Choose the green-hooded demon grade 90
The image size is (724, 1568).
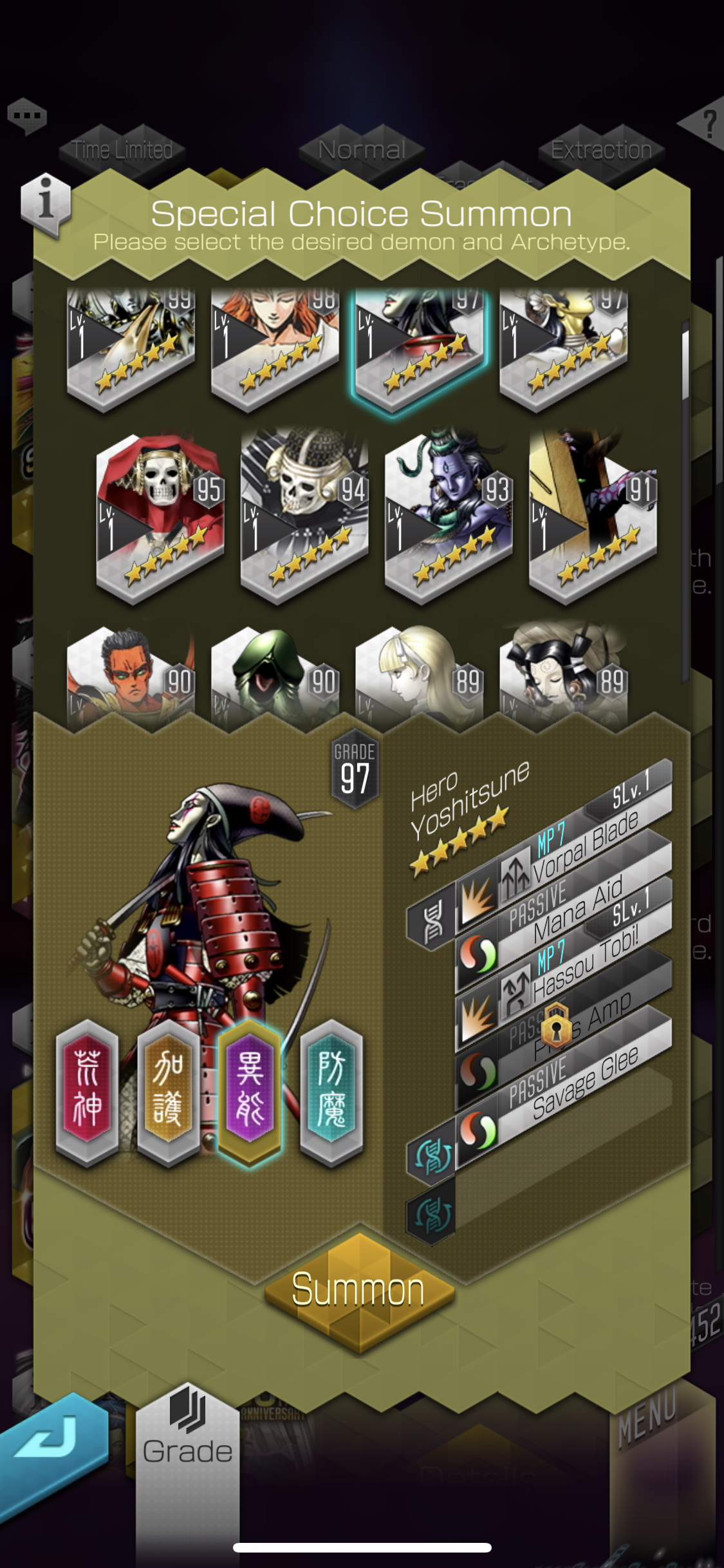coord(275,676)
